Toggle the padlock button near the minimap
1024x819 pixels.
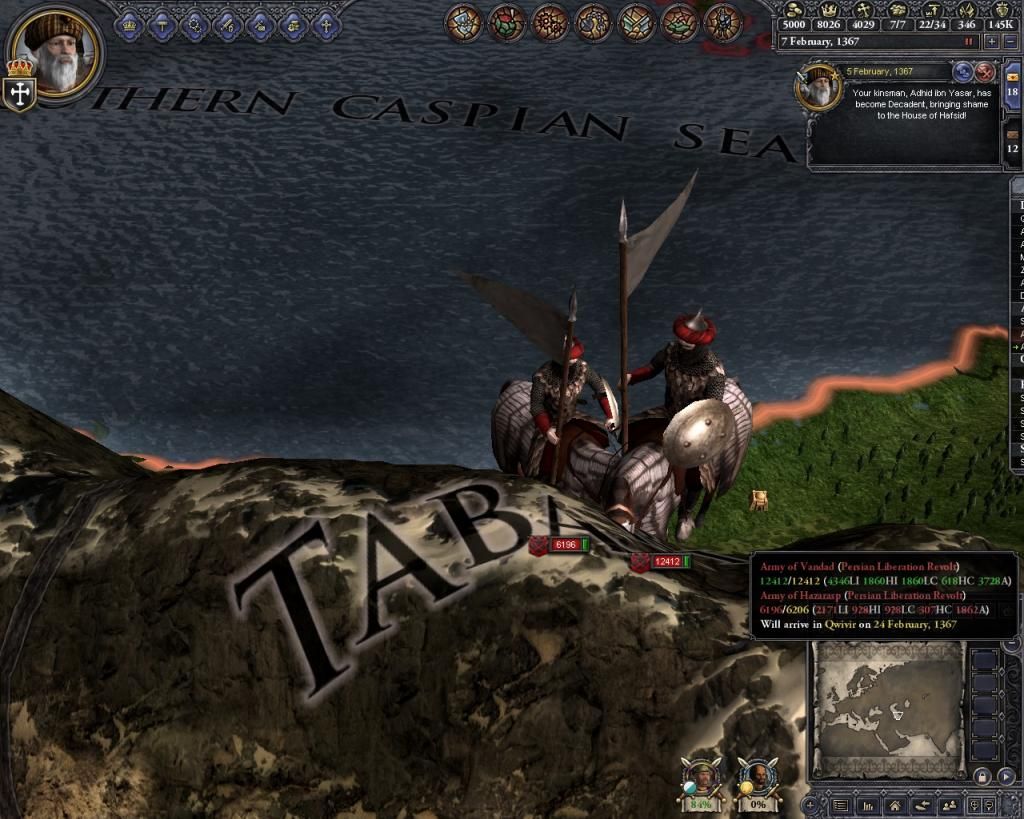point(982,777)
